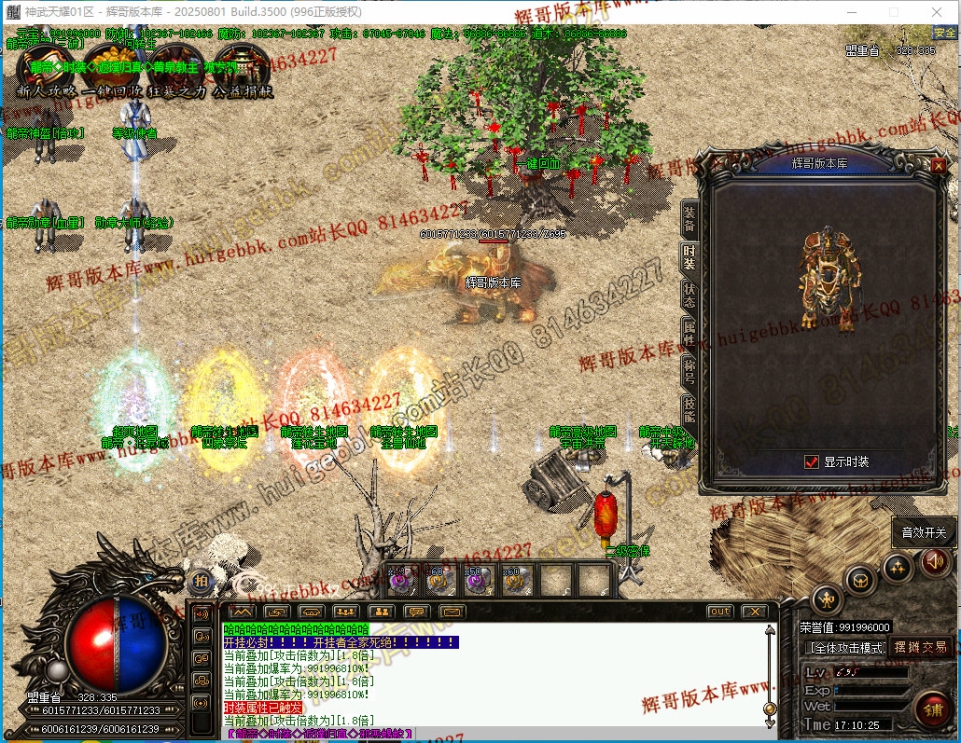This screenshot has width=961, height=743.
Task: Switch to the 装备 equipment tab
Action: [x=689, y=219]
